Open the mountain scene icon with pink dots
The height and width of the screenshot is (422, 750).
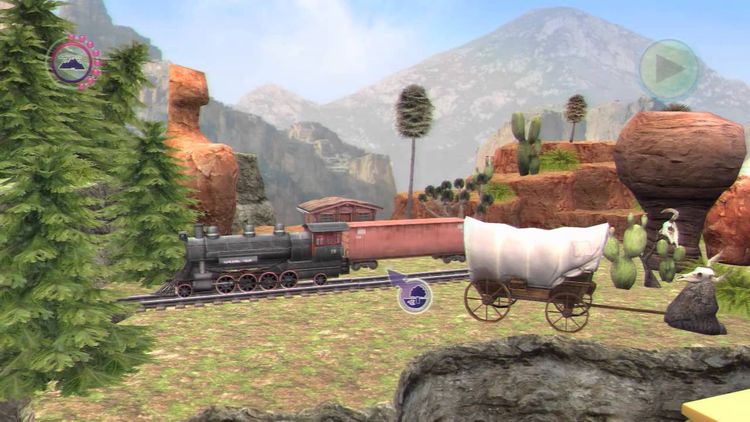click(x=74, y=62)
